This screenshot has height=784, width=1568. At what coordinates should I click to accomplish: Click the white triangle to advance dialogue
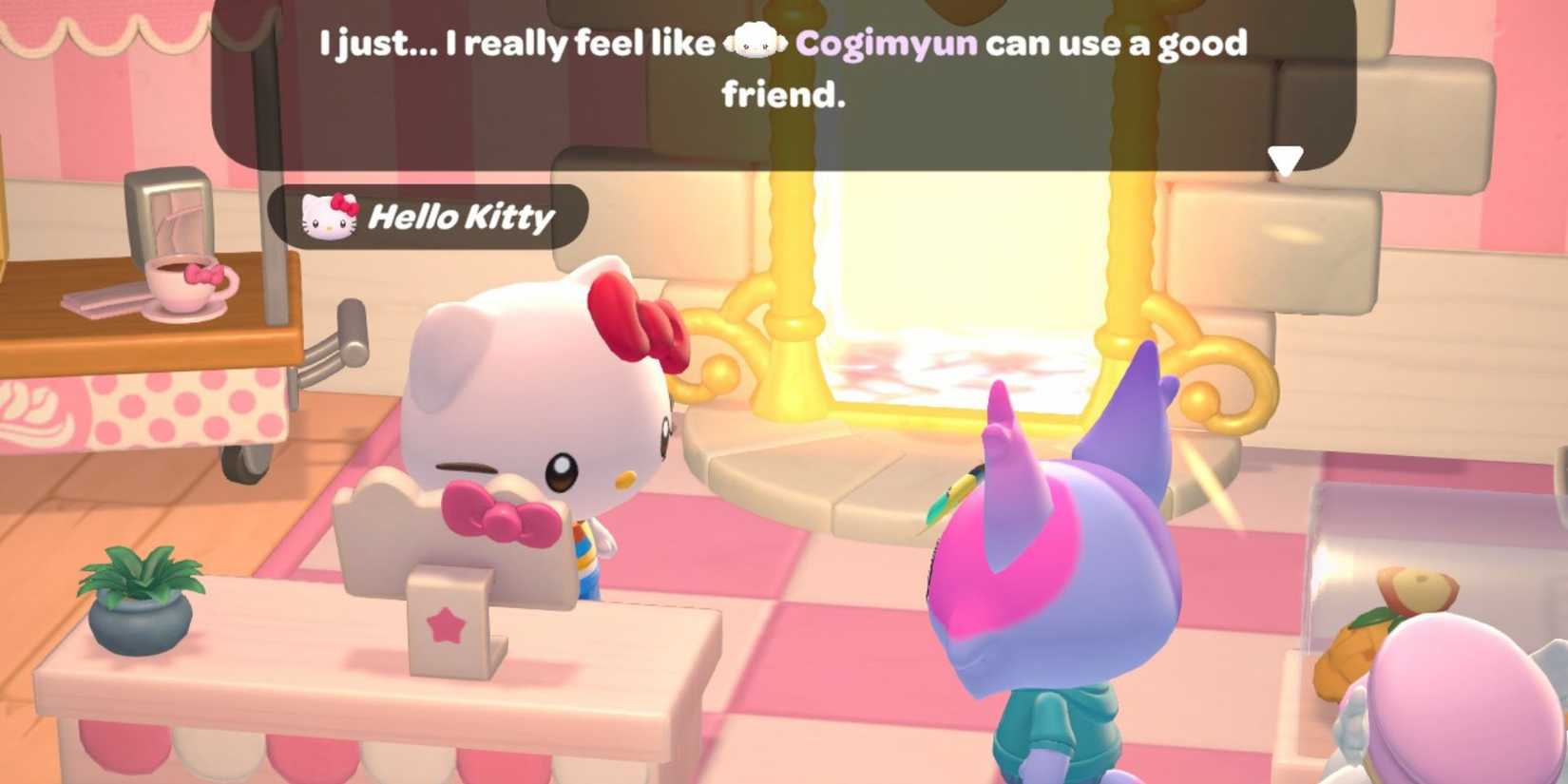1288,161
